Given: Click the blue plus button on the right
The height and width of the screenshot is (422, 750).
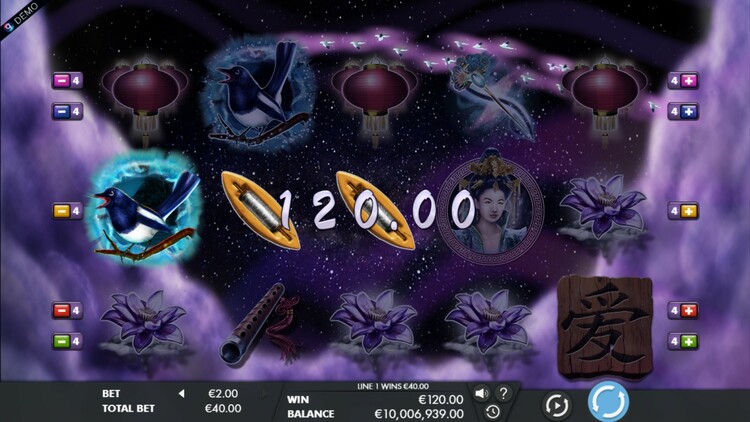Looking at the screenshot, I should pos(689,111).
